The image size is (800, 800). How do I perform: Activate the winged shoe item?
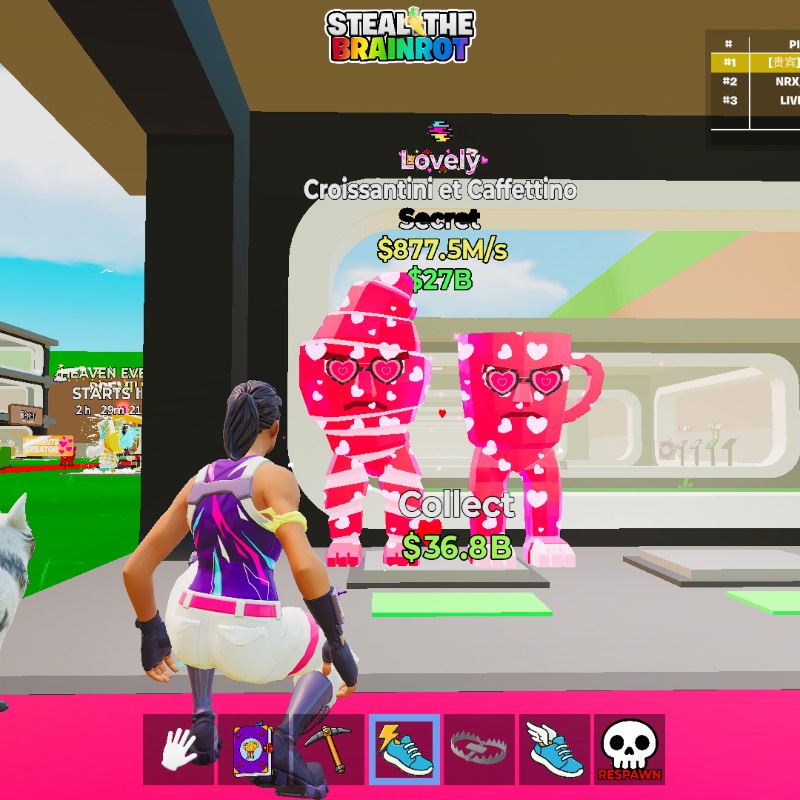coord(554,749)
